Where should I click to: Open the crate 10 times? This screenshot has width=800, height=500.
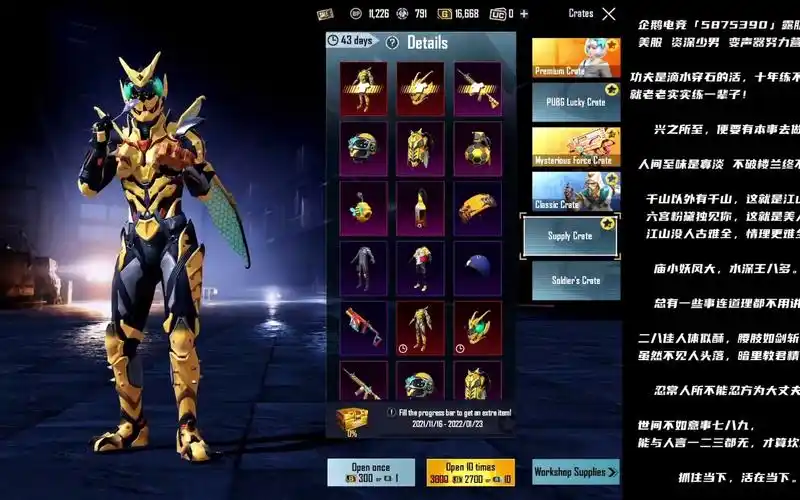click(x=470, y=472)
